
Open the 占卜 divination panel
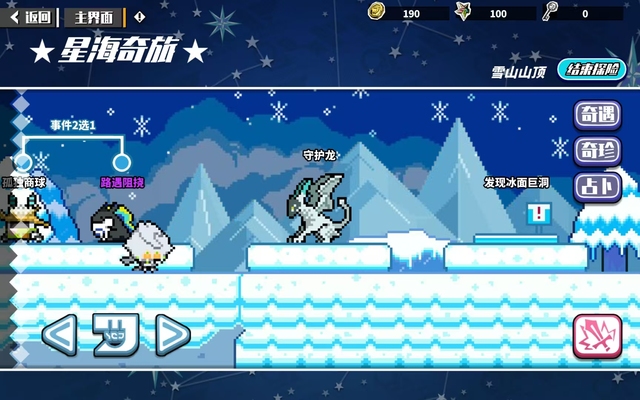point(597,186)
